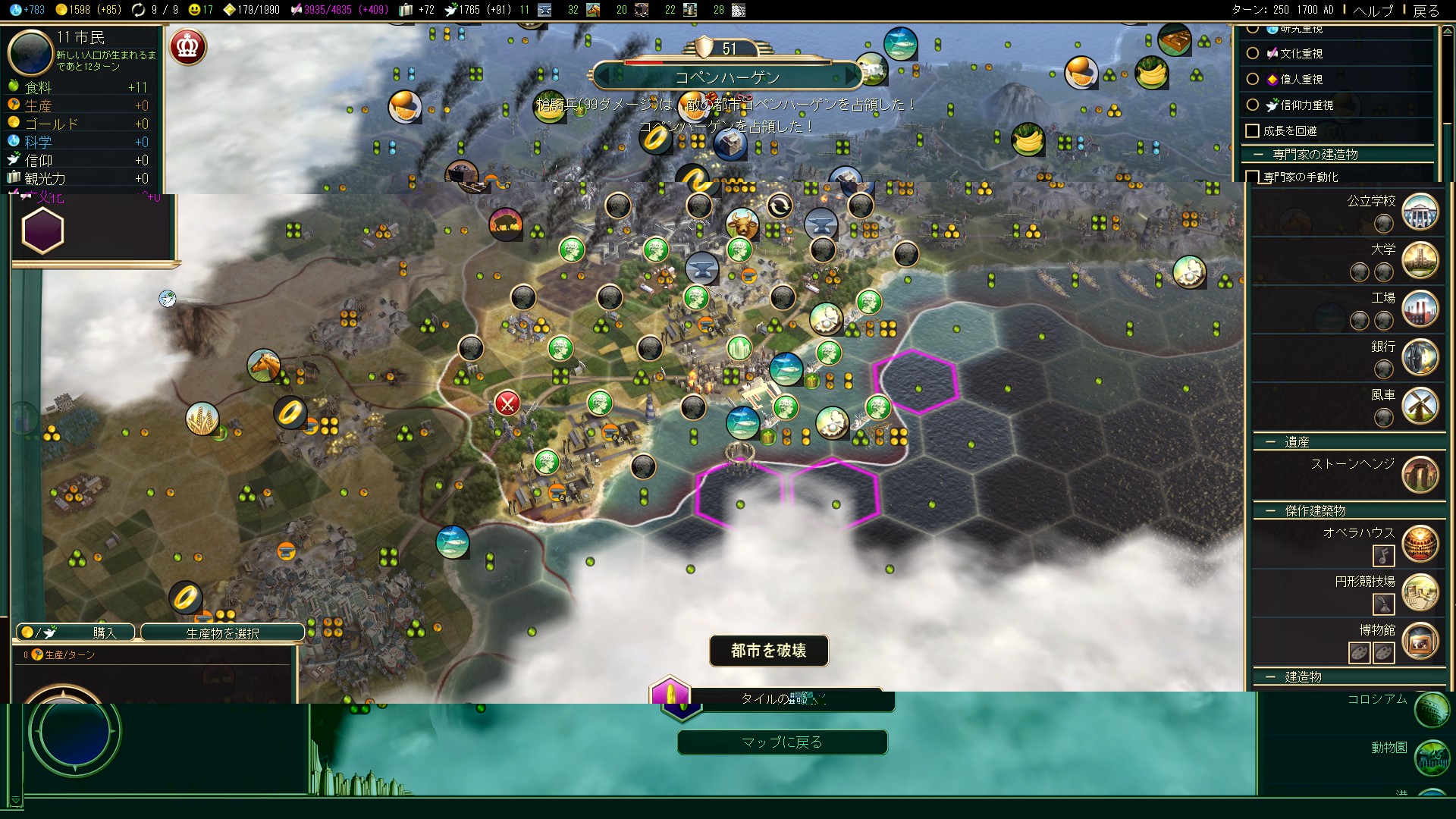Click the red crown icon beside the citizen panel
The image size is (1456, 819).
pyautogui.click(x=187, y=47)
